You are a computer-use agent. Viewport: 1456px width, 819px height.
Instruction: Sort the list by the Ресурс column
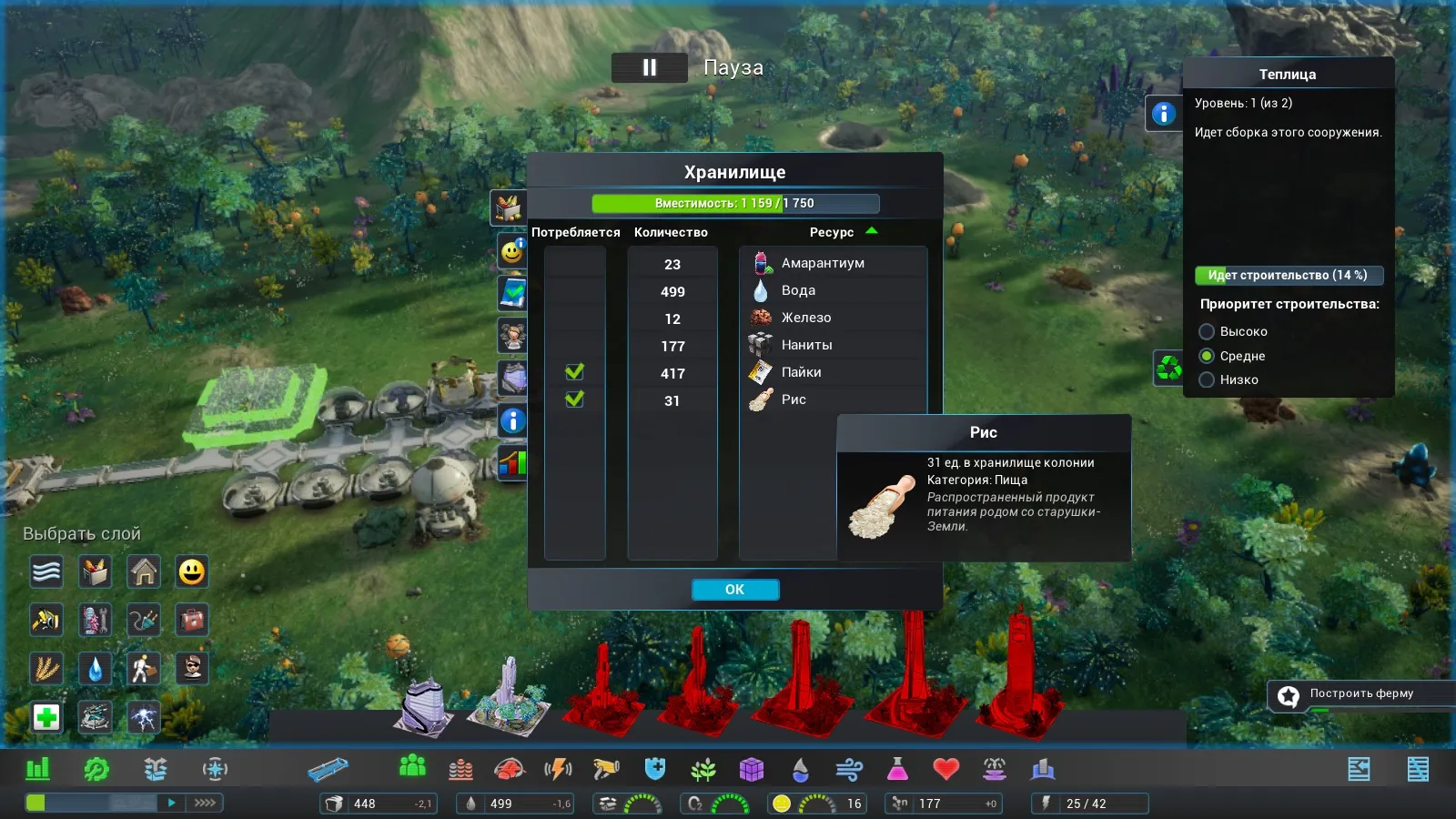[x=832, y=232]
